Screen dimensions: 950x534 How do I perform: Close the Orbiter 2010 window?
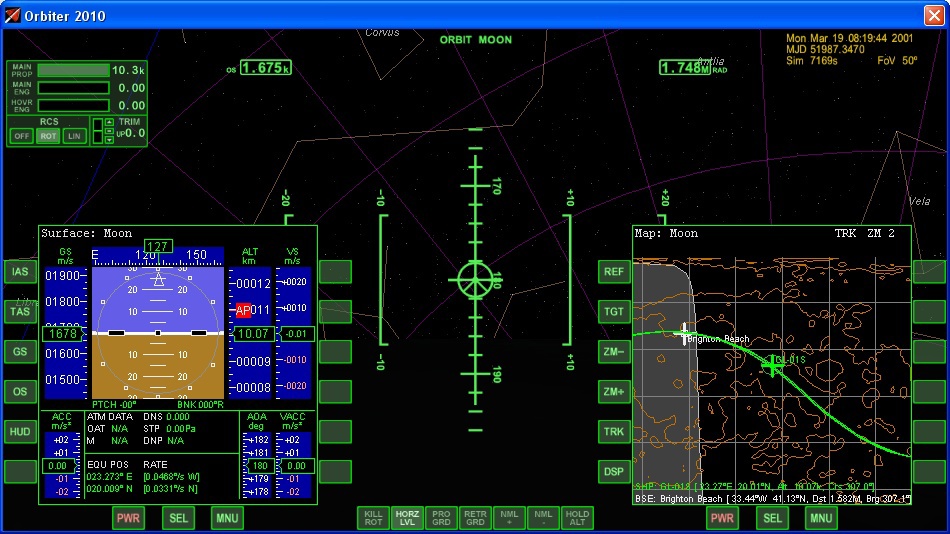(933, 15)
